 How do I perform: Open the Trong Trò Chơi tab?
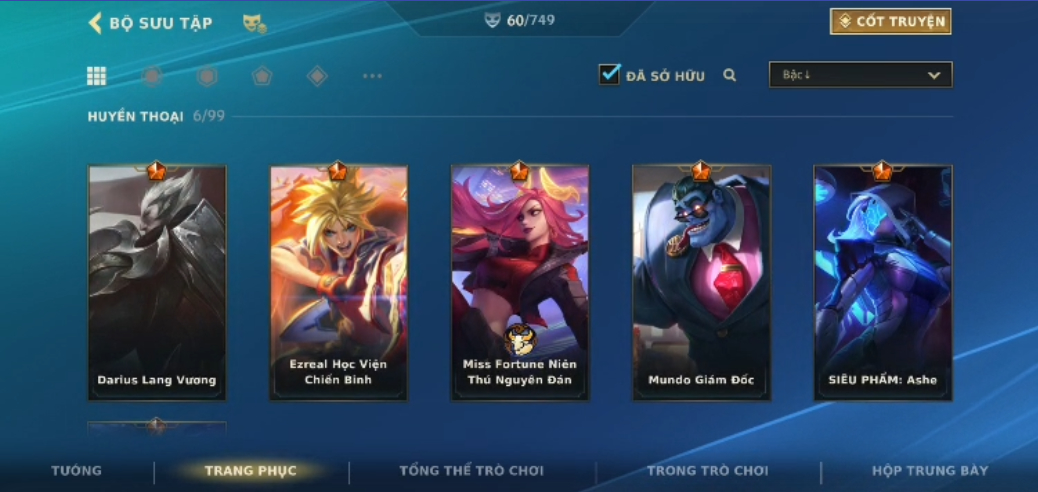[707, 471]
